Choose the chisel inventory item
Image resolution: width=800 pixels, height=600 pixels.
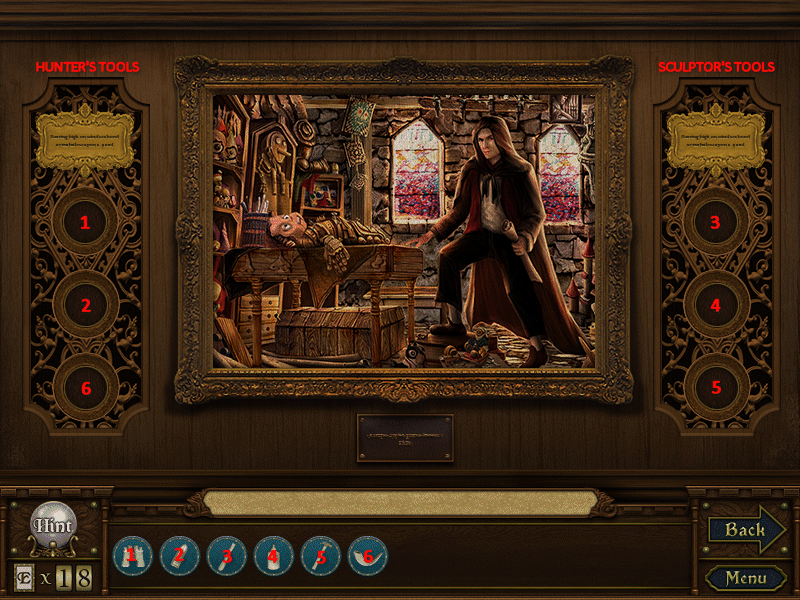pyautogui.click(x=227, y=555)
